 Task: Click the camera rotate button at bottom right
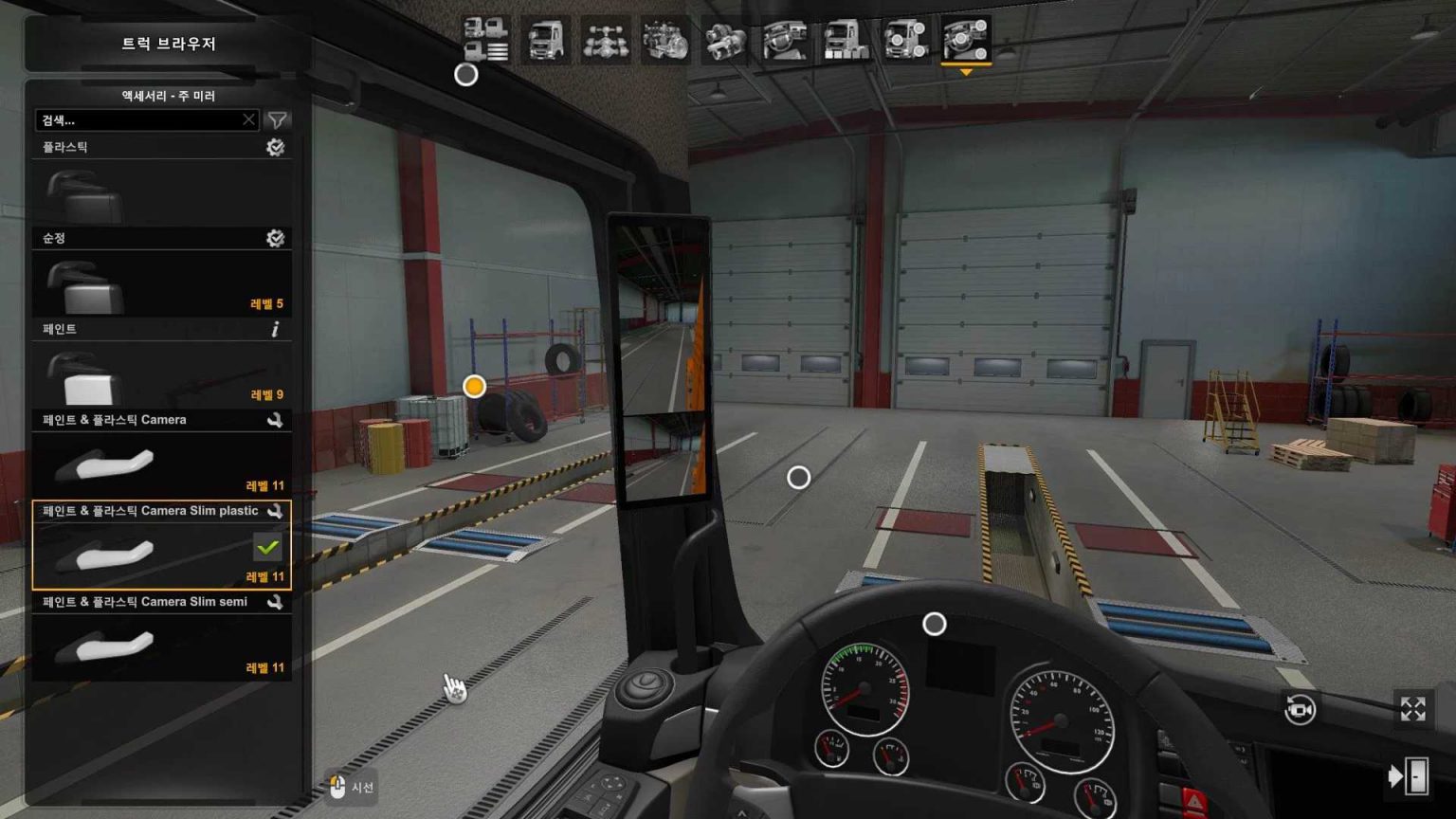(1300, 708)
